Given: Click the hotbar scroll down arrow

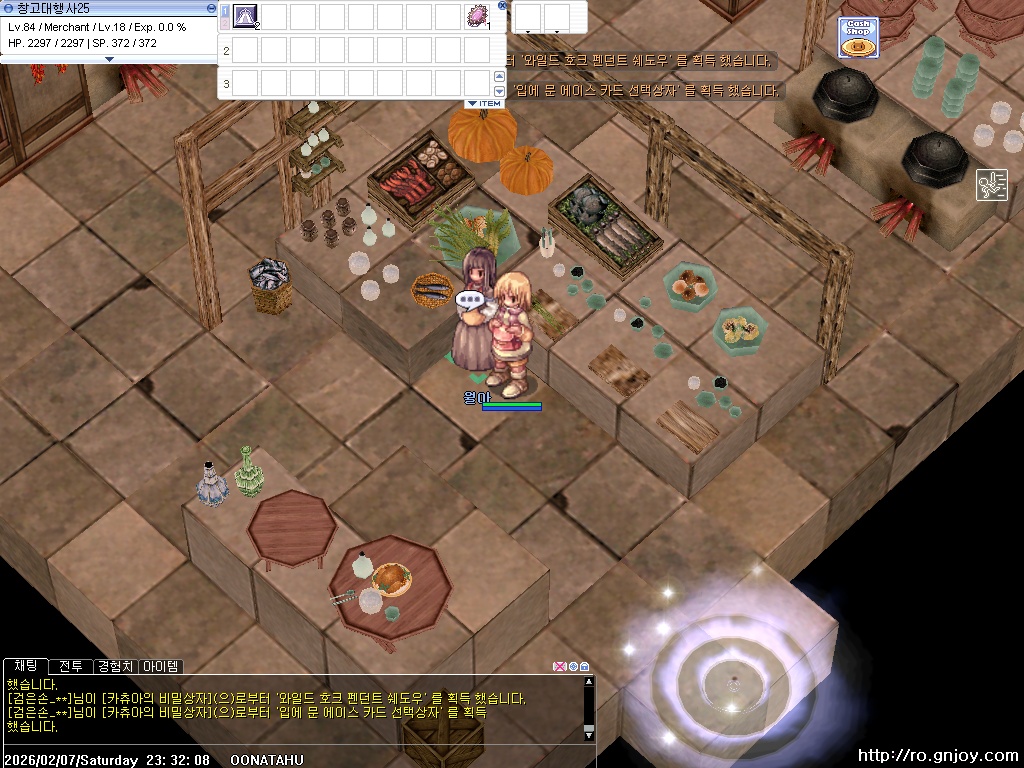Looking at the screenshot, I should coord(499,92).
